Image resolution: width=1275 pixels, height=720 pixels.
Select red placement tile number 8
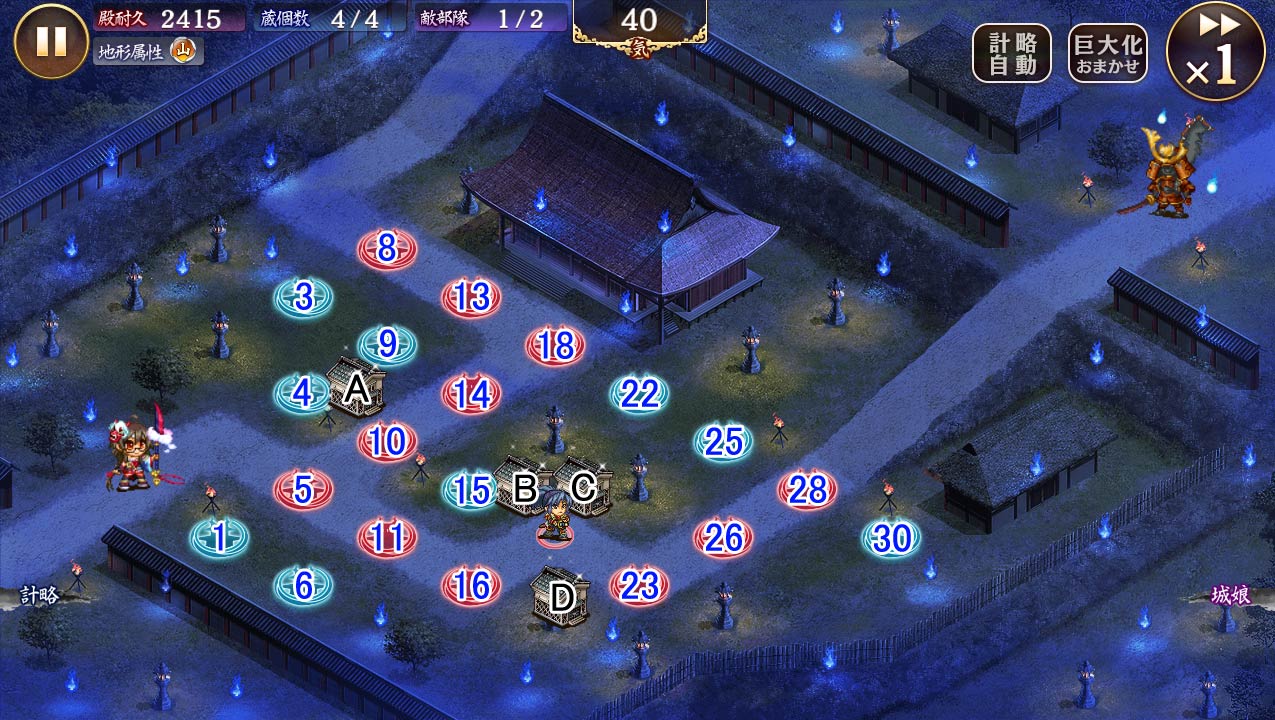coord(387,248)
